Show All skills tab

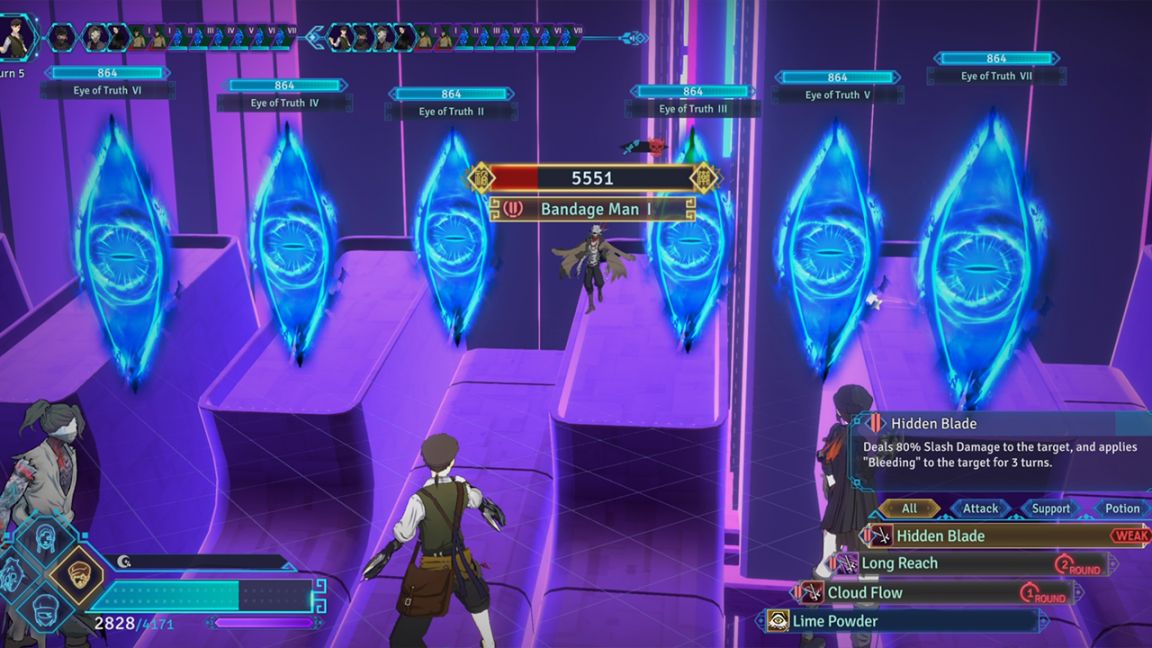909,509
